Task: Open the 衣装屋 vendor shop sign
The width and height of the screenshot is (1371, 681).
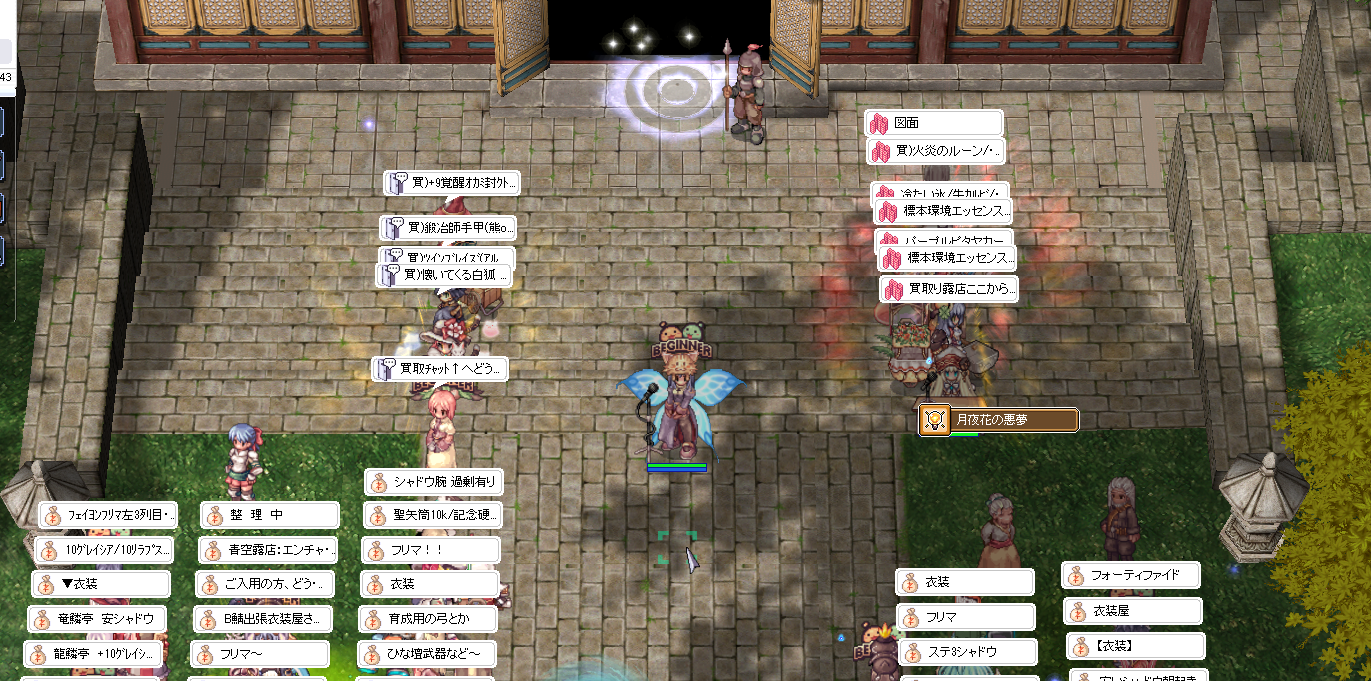Action: point(1133,610)
